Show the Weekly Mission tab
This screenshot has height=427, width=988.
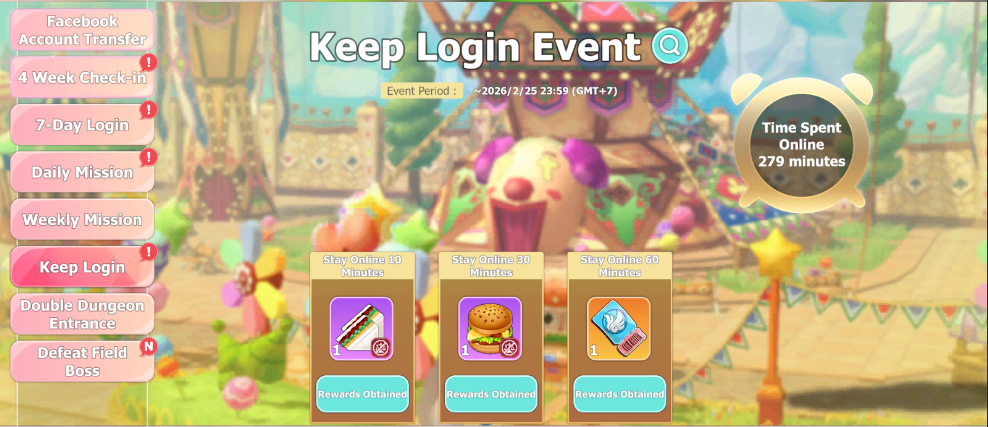pos(82,220)
